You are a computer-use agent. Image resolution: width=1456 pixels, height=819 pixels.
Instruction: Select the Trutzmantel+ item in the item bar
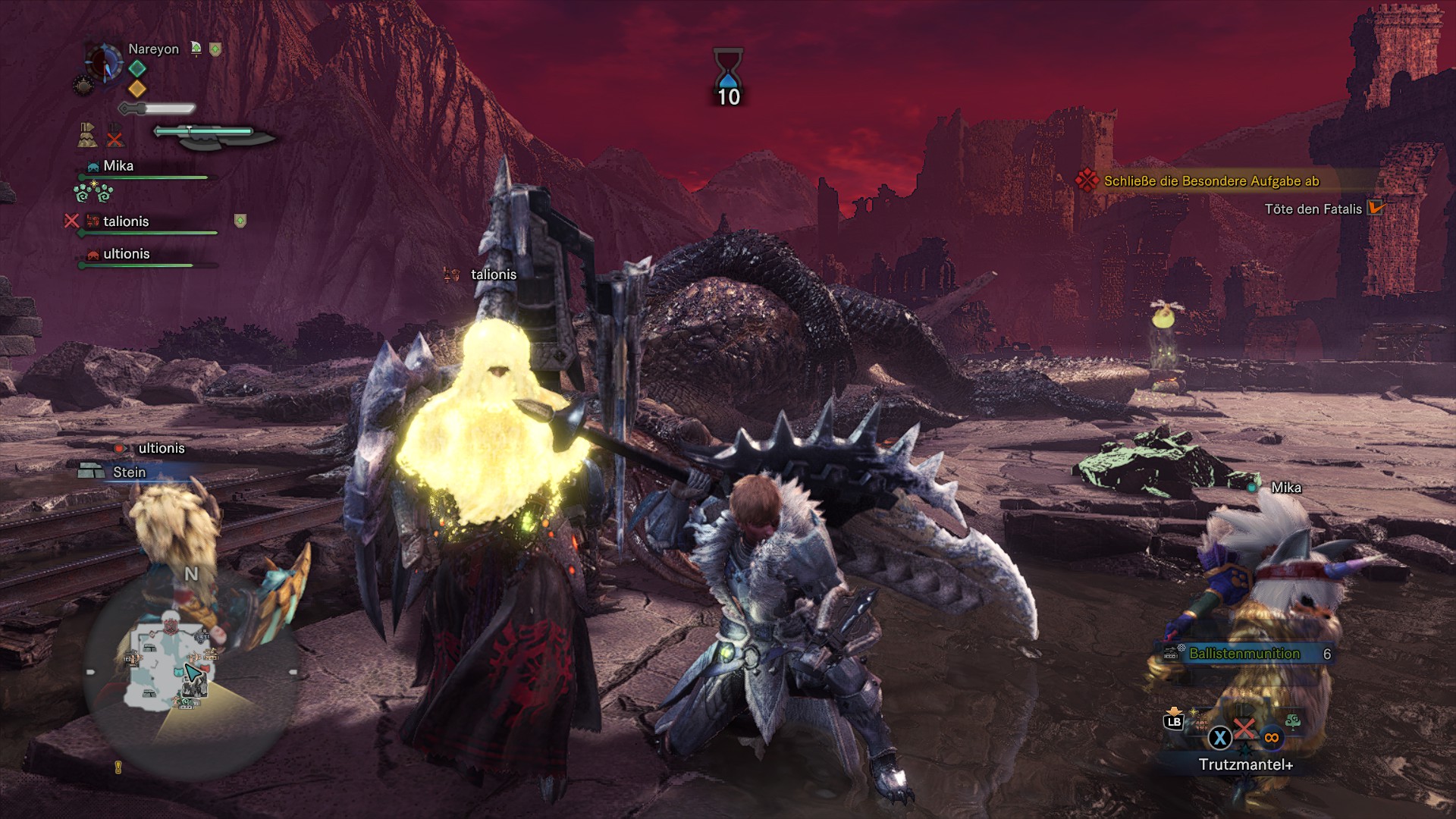(1244, 764)
